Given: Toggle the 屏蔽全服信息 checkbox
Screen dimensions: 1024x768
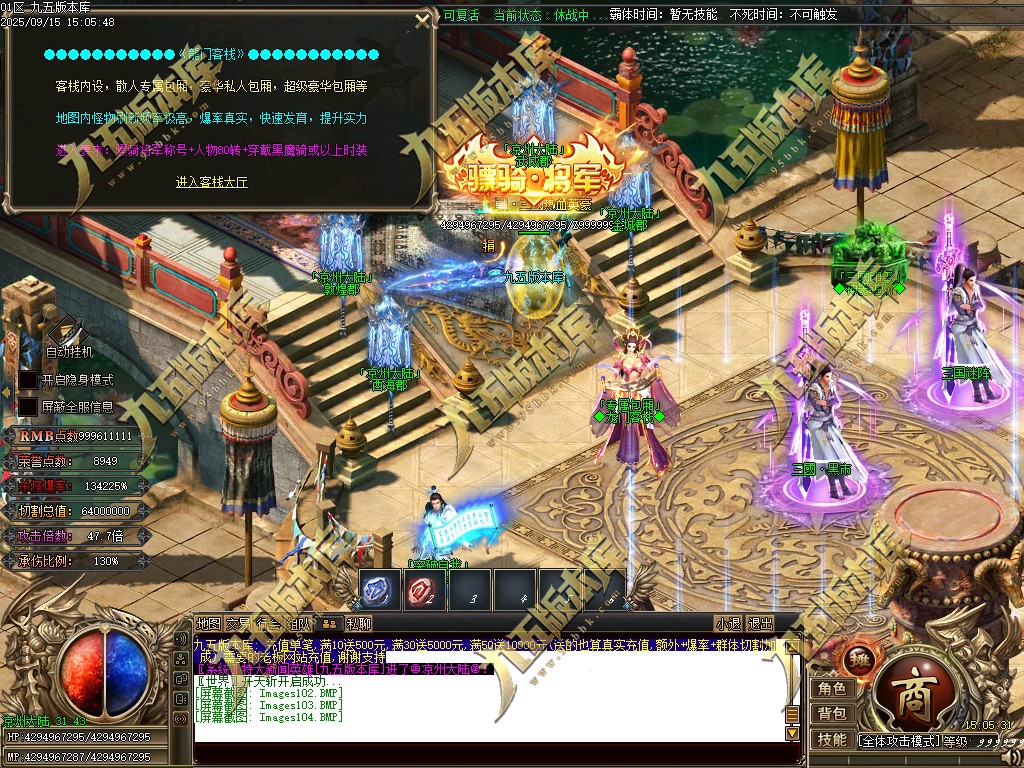Looking at the screenshot, I should pyautogui.click(x=28, y=407).
